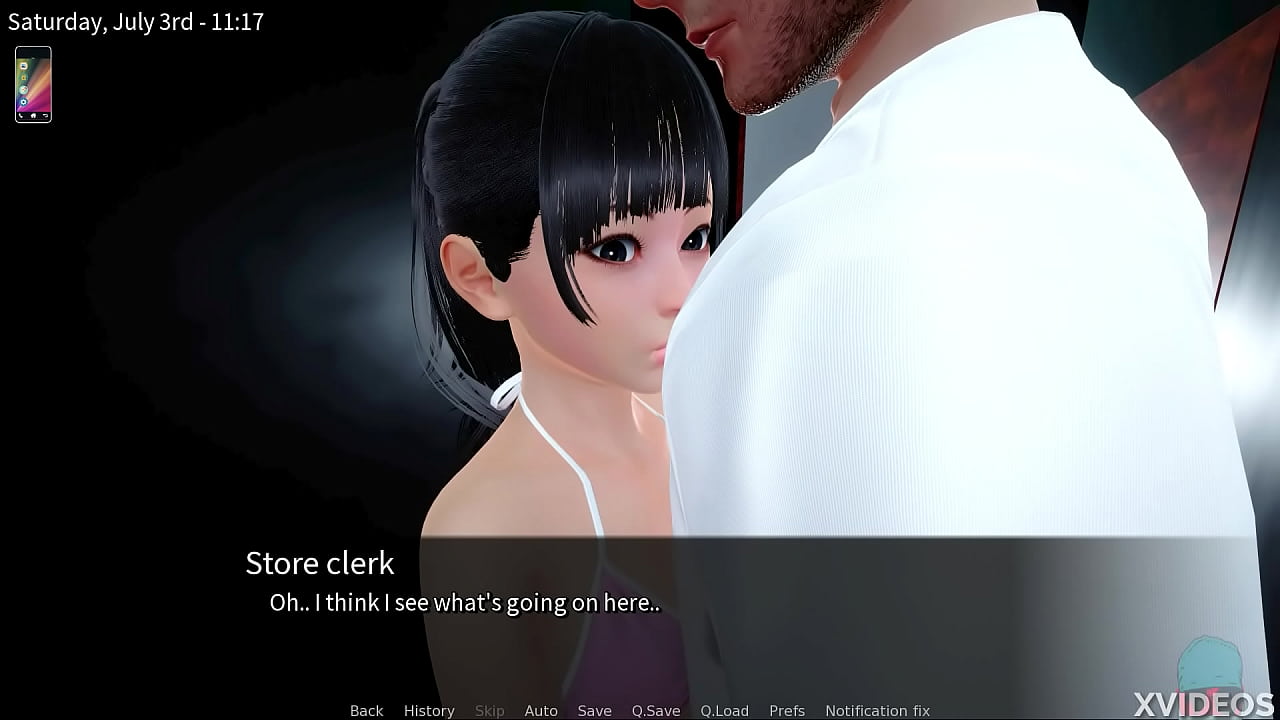This screenshot has height=720, width=1280.
Task: Open the Prefs settings menu
Action: click(x=787, y=710)
